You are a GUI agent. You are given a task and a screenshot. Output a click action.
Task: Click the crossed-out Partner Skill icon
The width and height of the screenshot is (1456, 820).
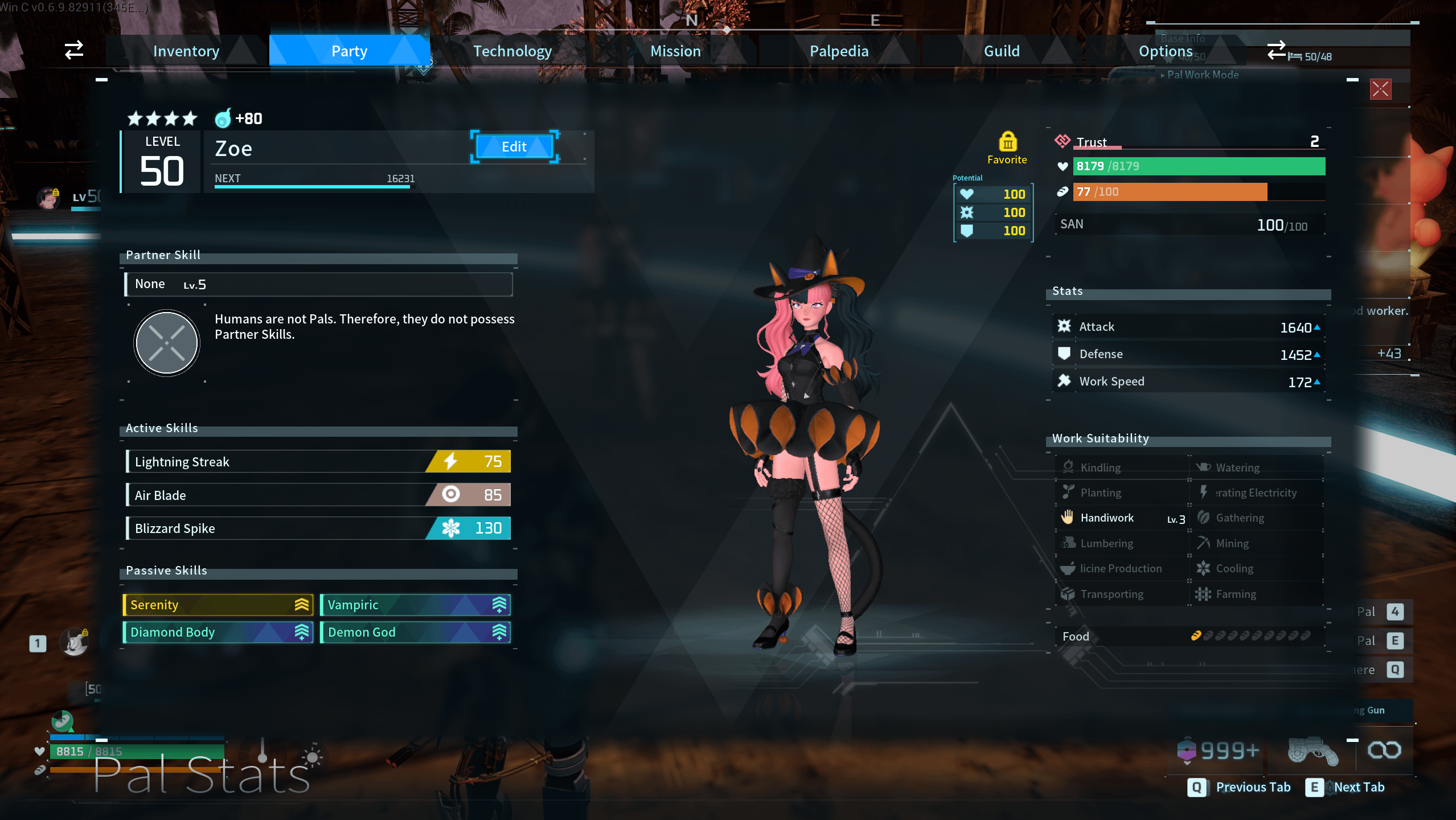pos(166,343)
